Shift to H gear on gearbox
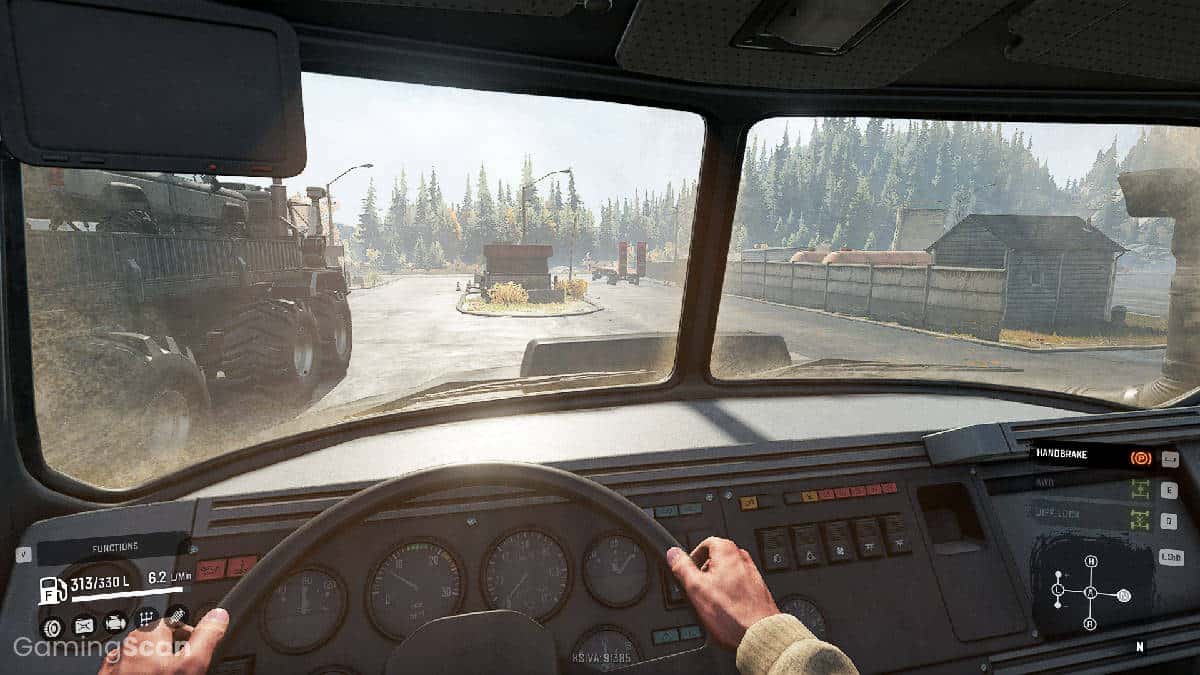This screenshot has width=1200, height=675. tap(1090, 561)
